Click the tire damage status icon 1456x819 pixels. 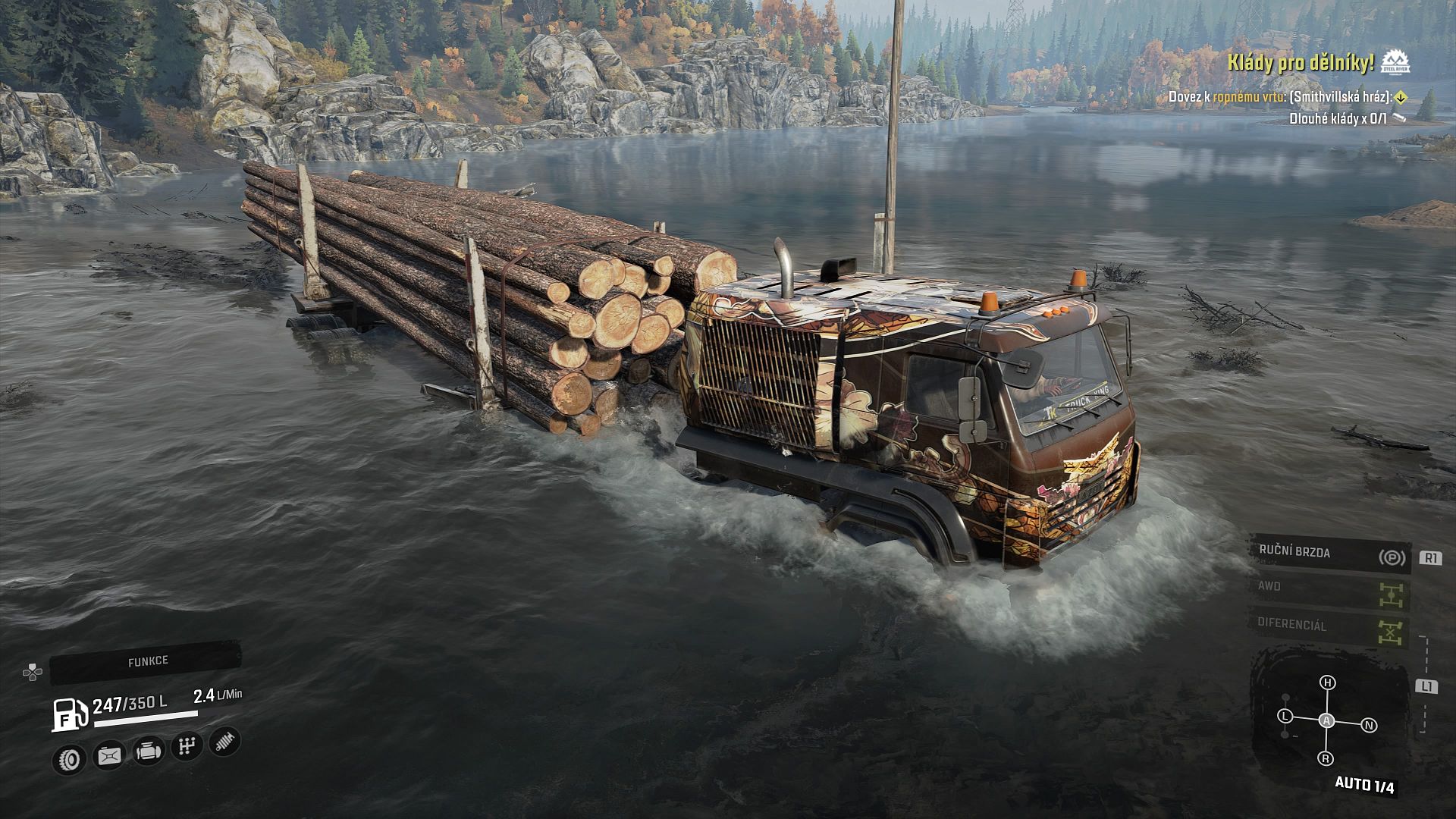tap(70, 758)
